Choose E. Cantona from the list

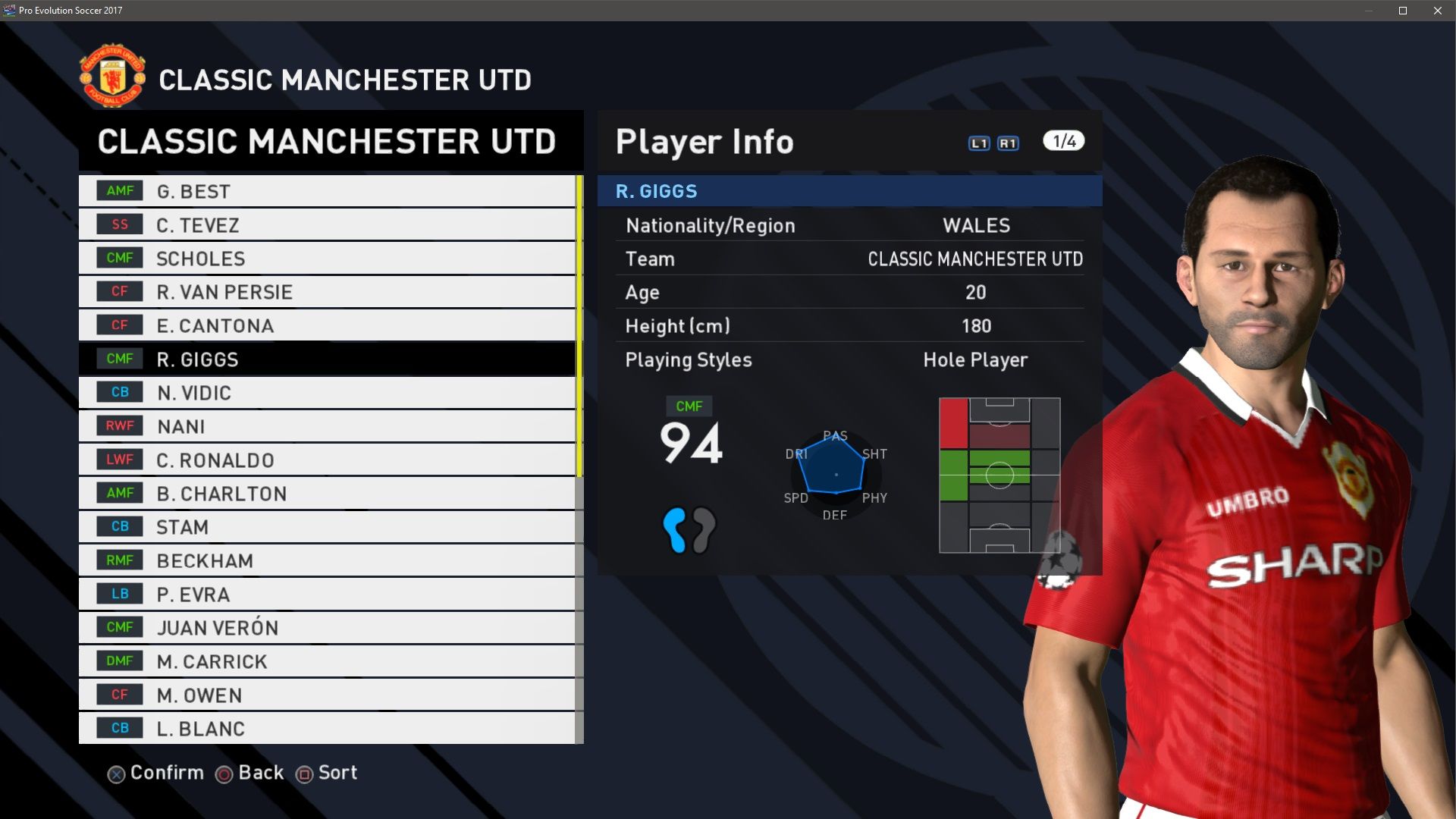click(x=326, y=326)
